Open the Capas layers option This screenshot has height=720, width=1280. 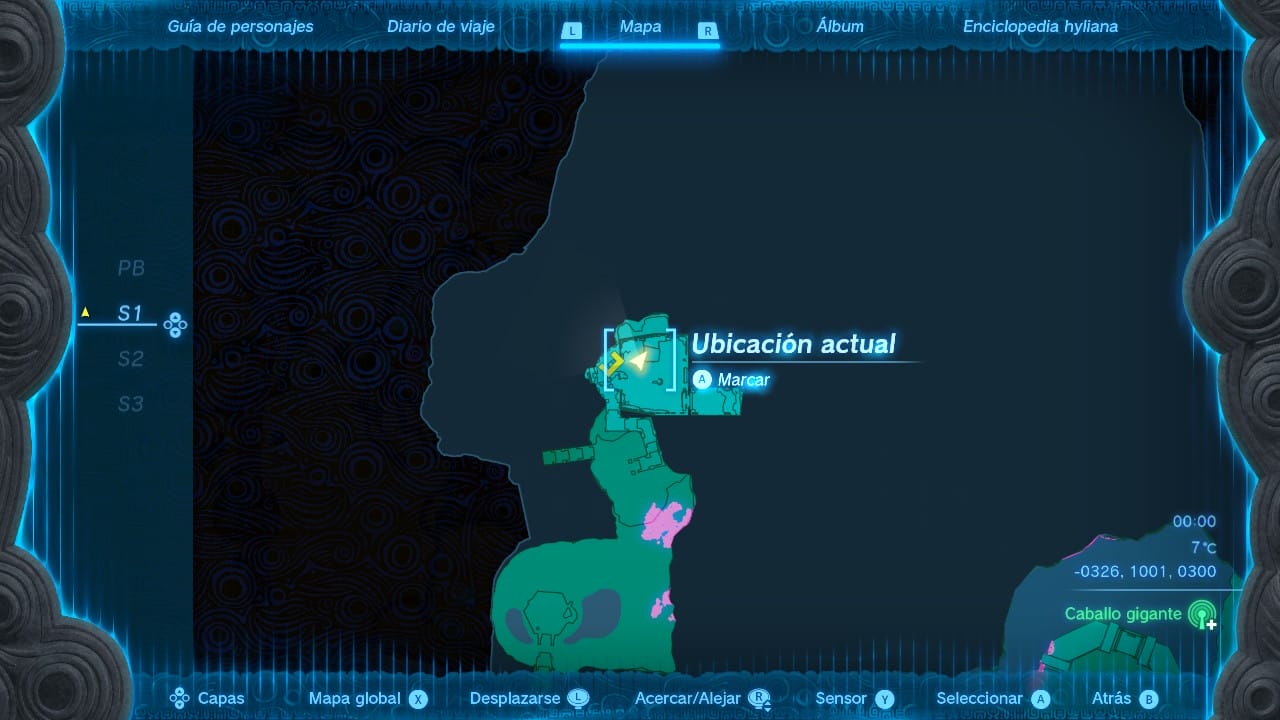click(x=208, y=699)
